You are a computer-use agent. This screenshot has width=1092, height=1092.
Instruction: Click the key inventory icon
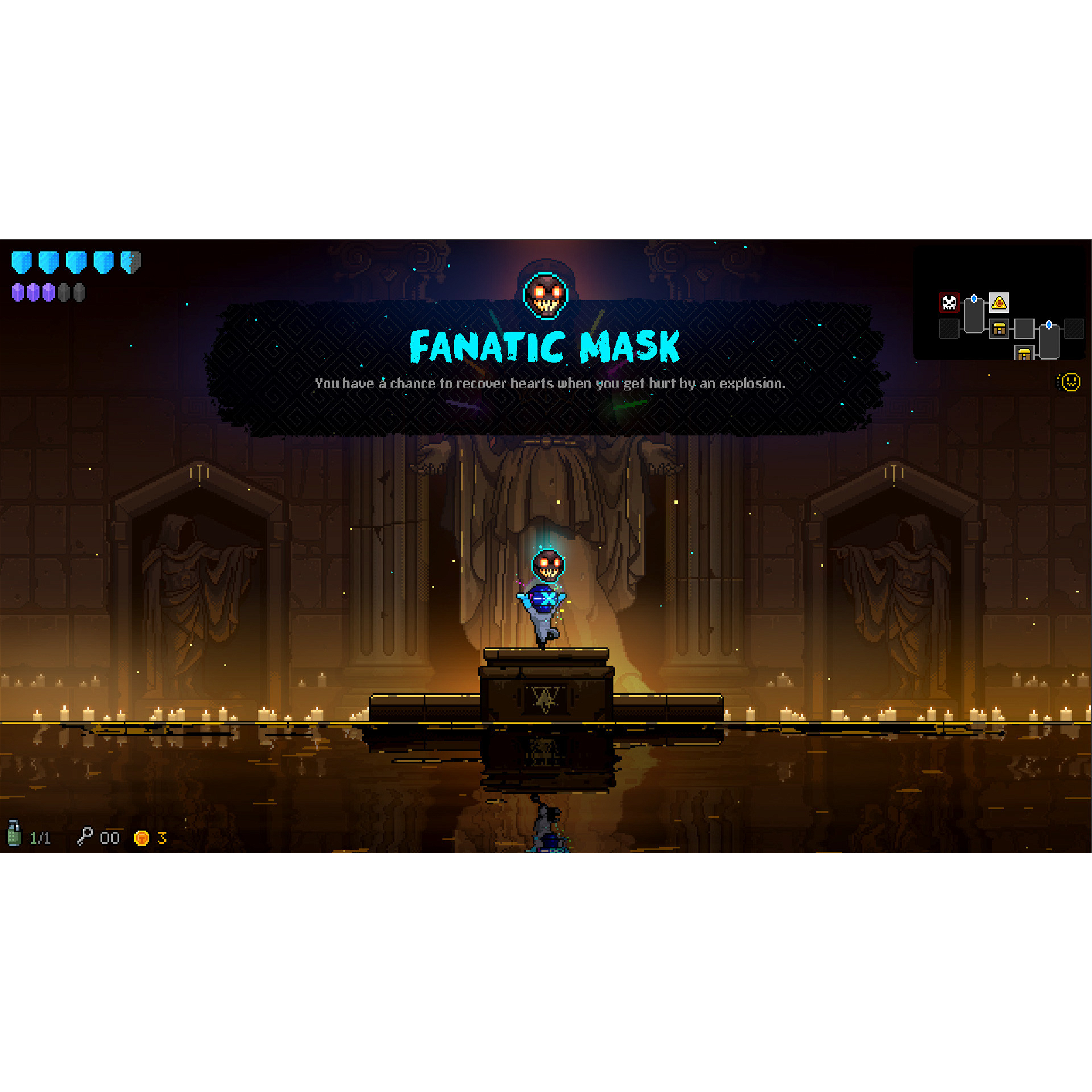[x=85, y=836]
